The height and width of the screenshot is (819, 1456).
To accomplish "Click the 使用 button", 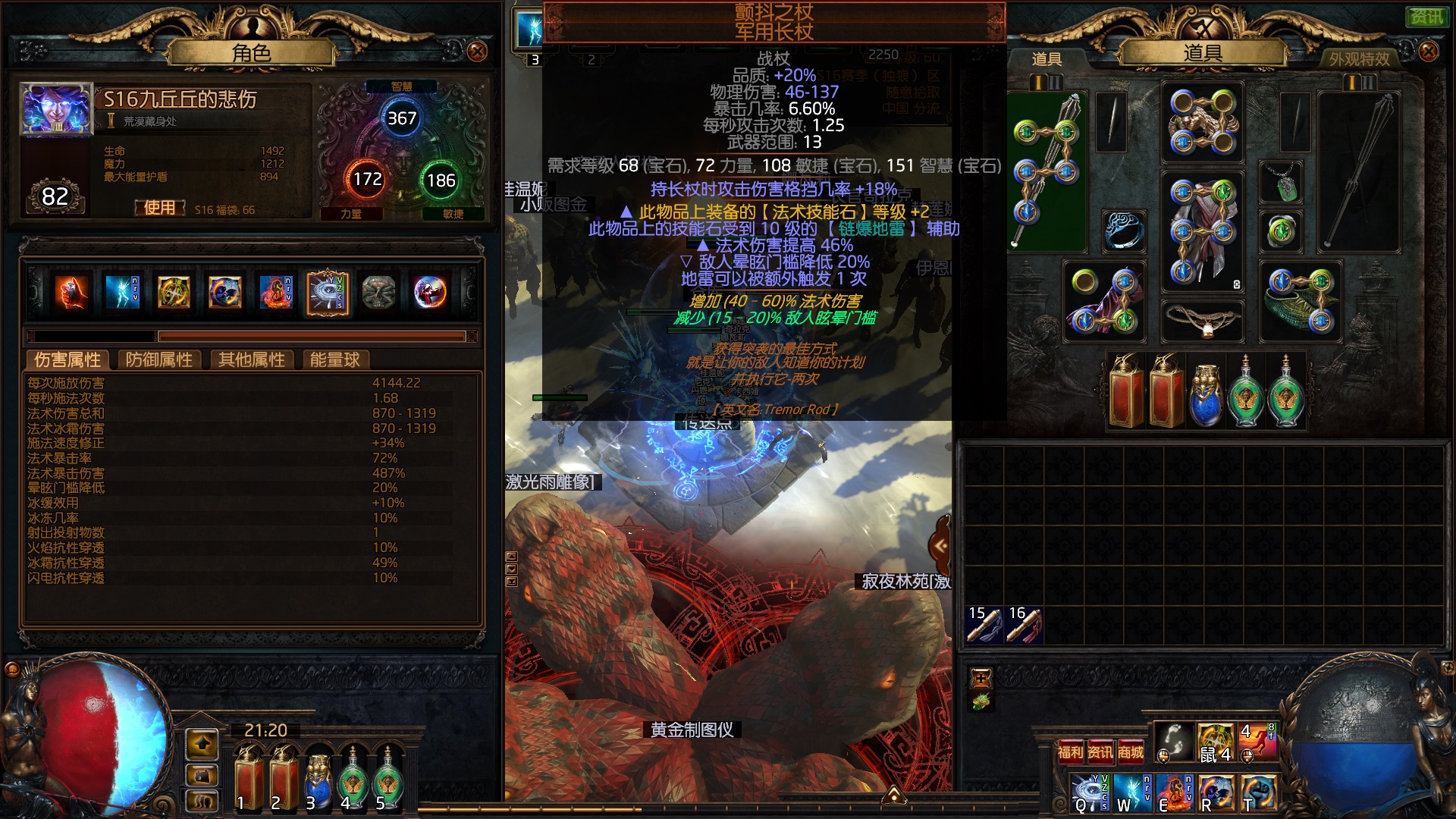I will point(159,208).
